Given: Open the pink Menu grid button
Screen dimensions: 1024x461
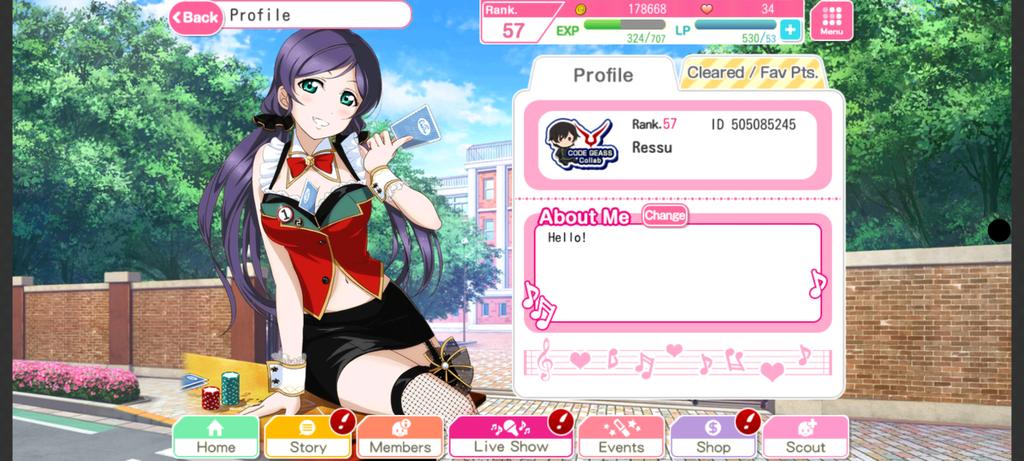Looking at the screenshot, I should pyautogui.click(x=831, y=20).
